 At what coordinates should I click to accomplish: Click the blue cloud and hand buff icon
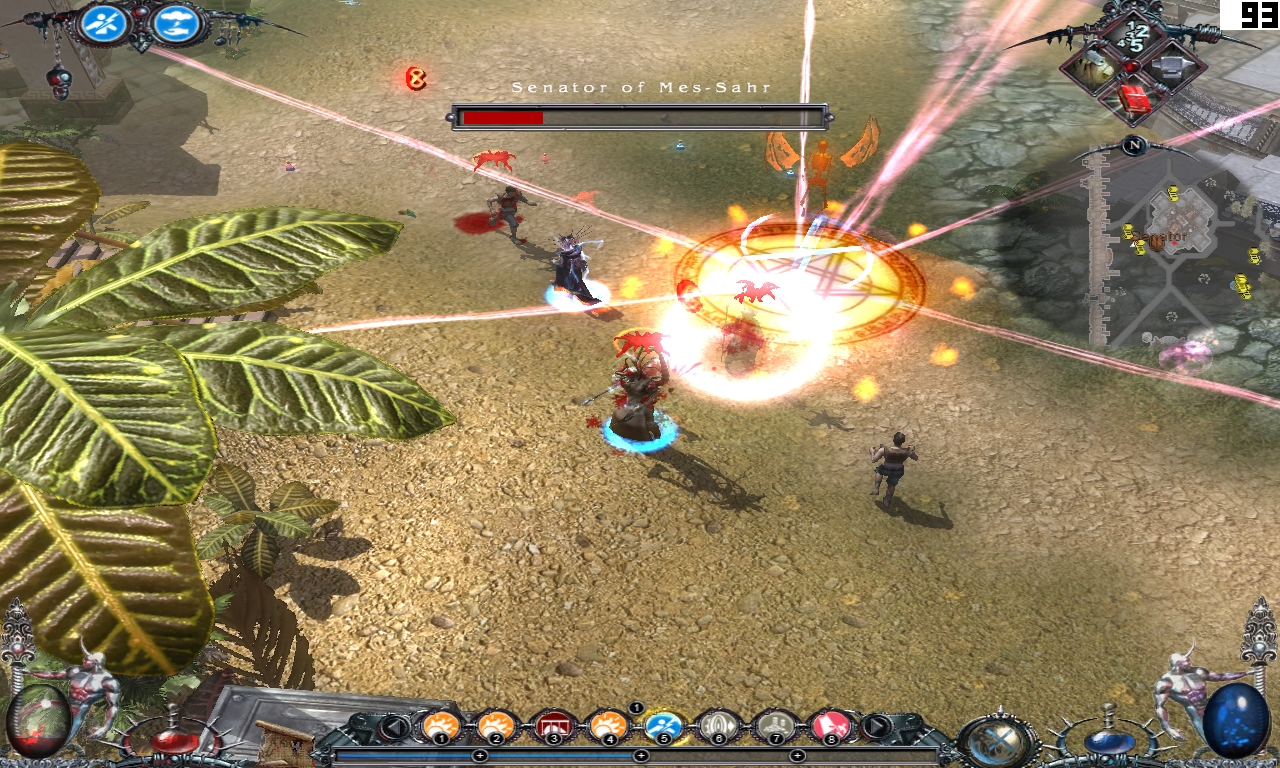click(x=176, y=24)
